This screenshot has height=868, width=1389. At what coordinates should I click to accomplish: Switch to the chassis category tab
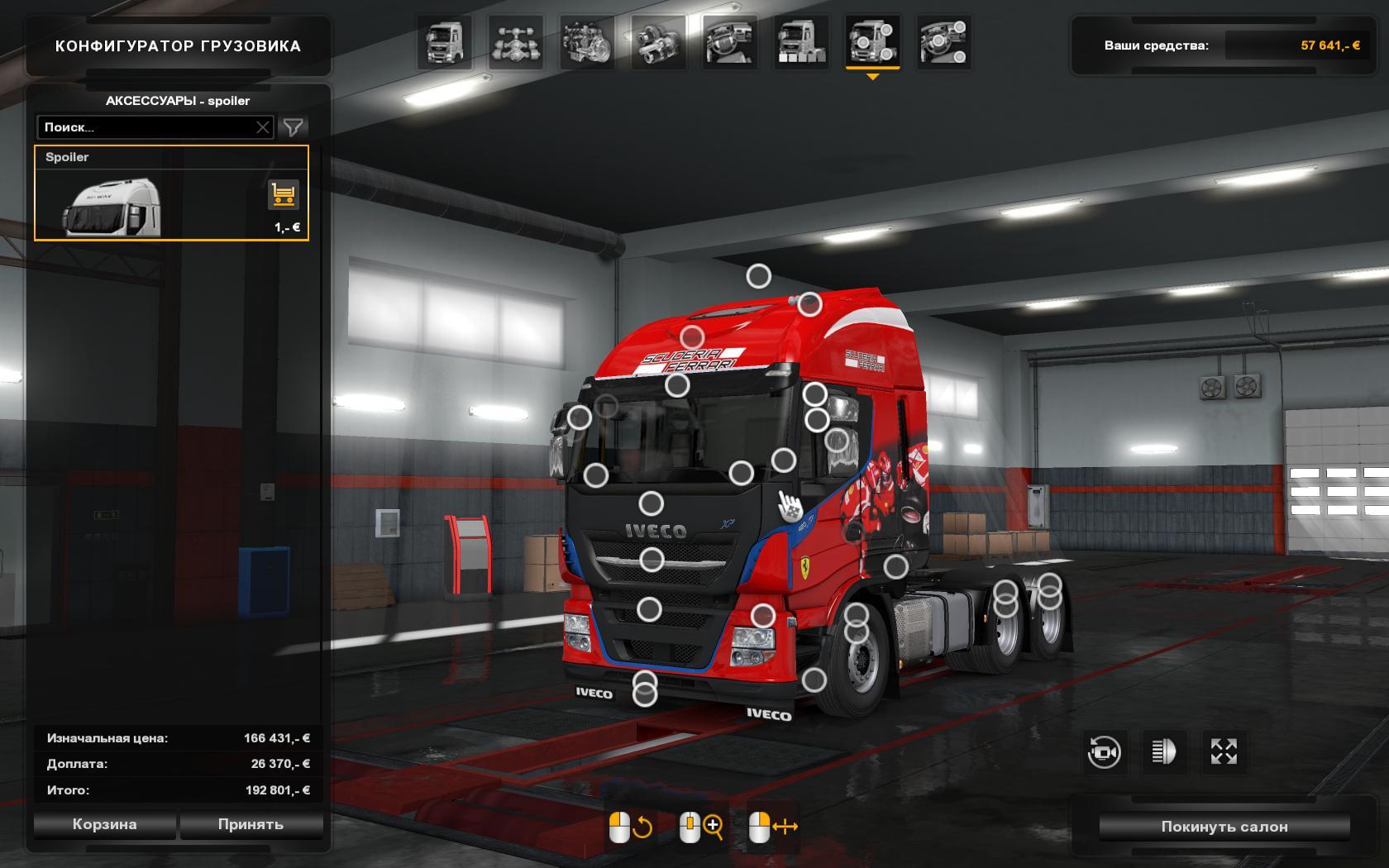click(516, 42)
